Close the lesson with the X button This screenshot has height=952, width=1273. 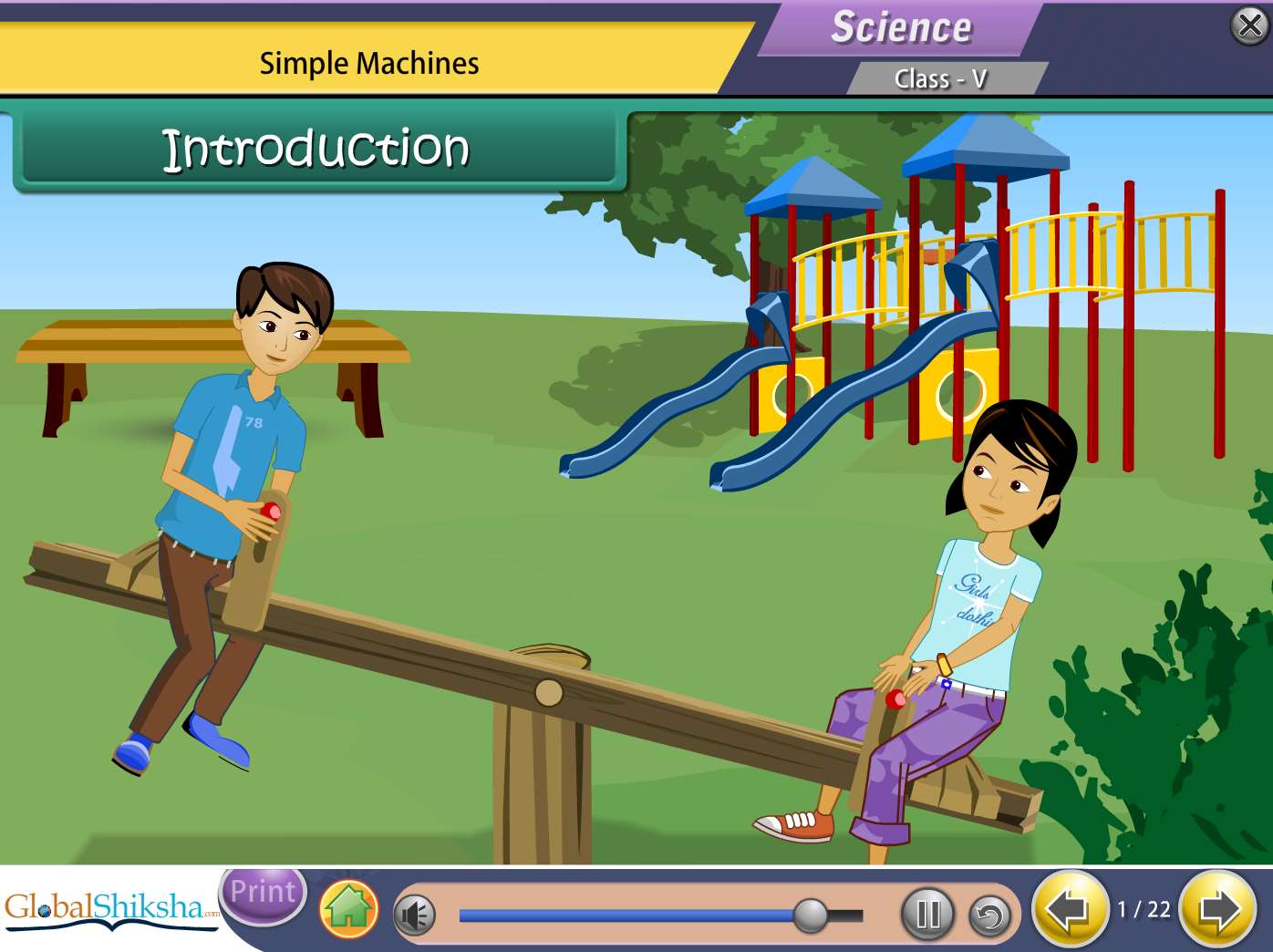tap(1249, 26)
